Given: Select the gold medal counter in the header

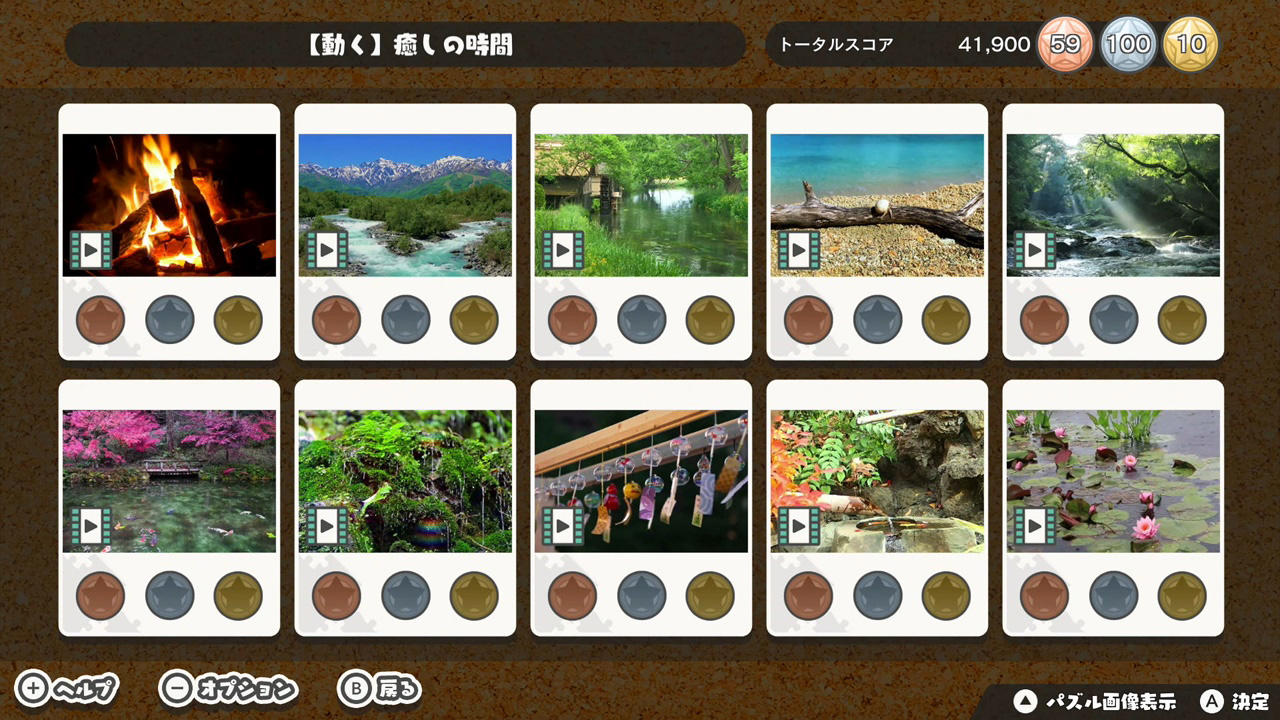Looking at the screenshot, I should click(x=1191, y=43).
